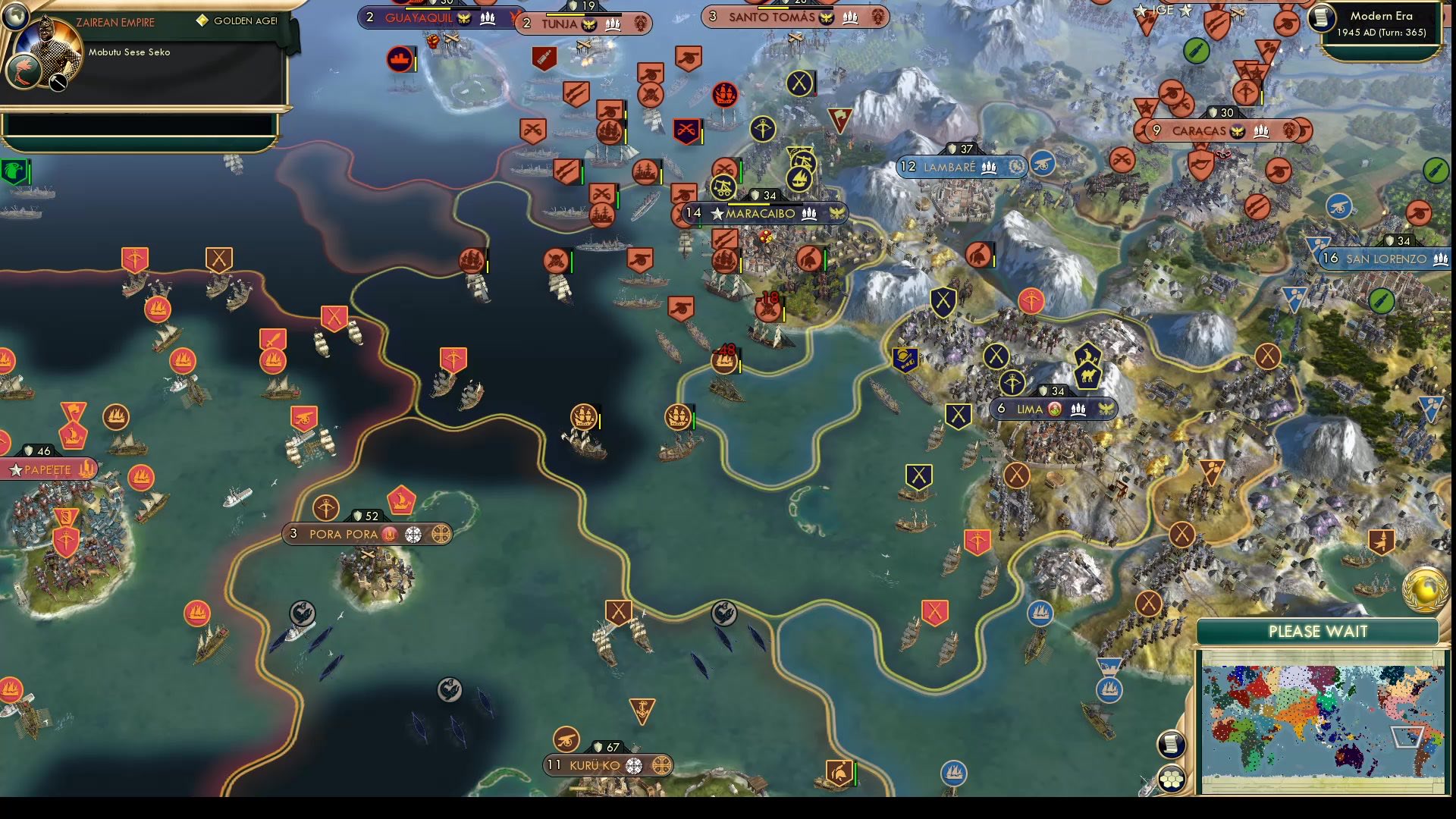Viewport: 1456px width, 819px height.
Task: Click the hammer production icon under the leader portrait
Action: point(56,83)
